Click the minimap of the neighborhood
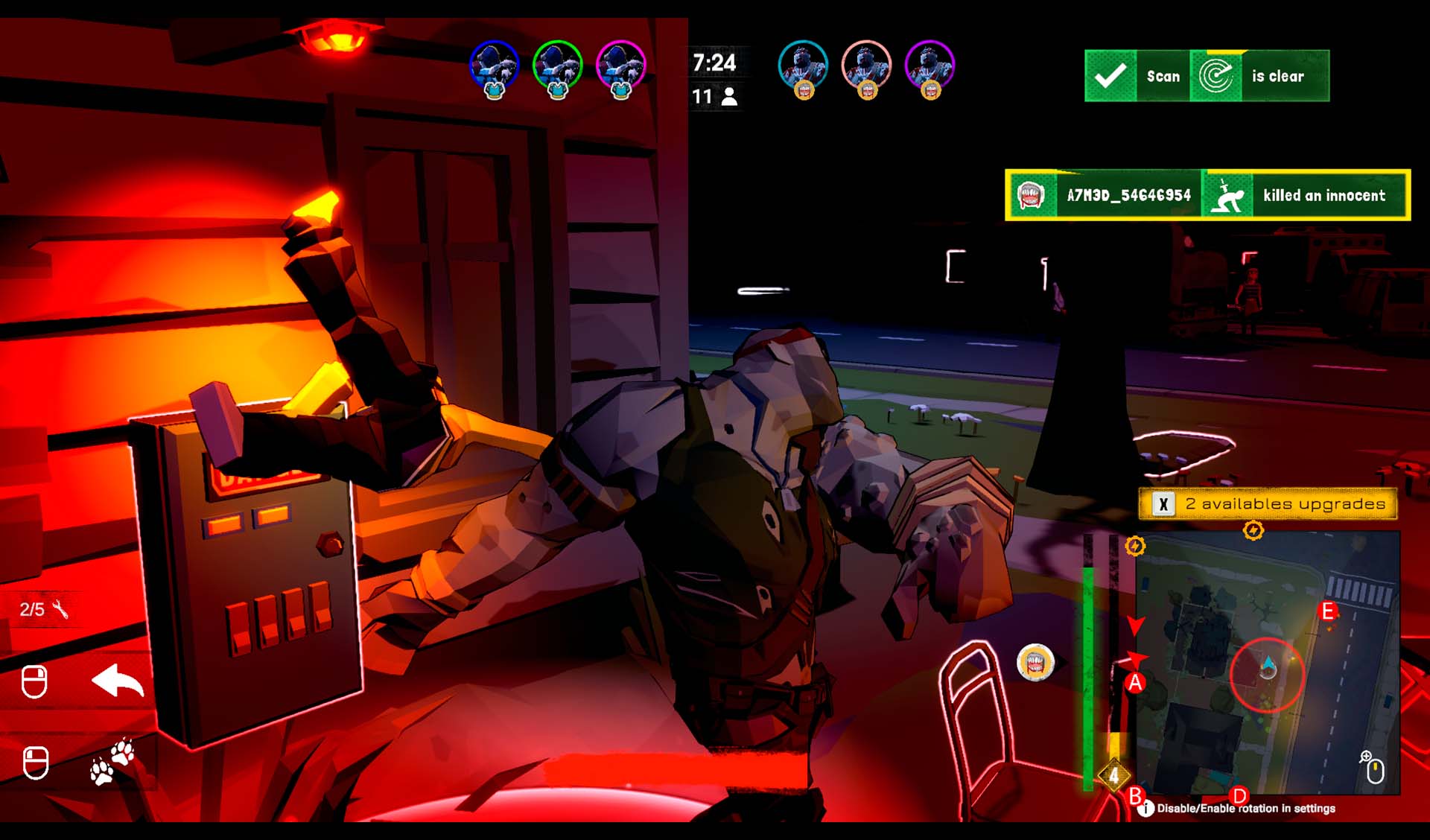1430x840 pixels. [x=1266, y=663]
